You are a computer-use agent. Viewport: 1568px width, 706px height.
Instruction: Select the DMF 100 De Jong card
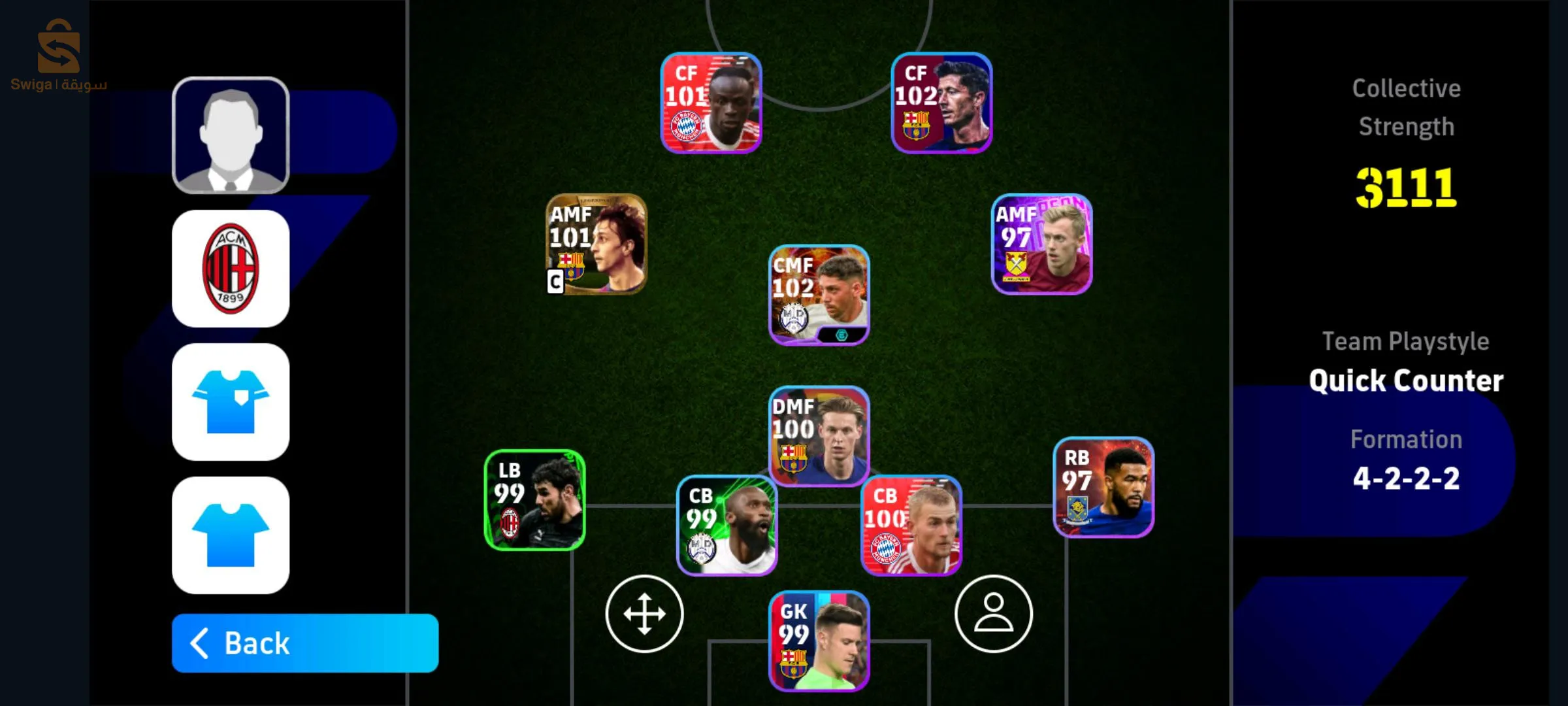[x=817, y=438]
